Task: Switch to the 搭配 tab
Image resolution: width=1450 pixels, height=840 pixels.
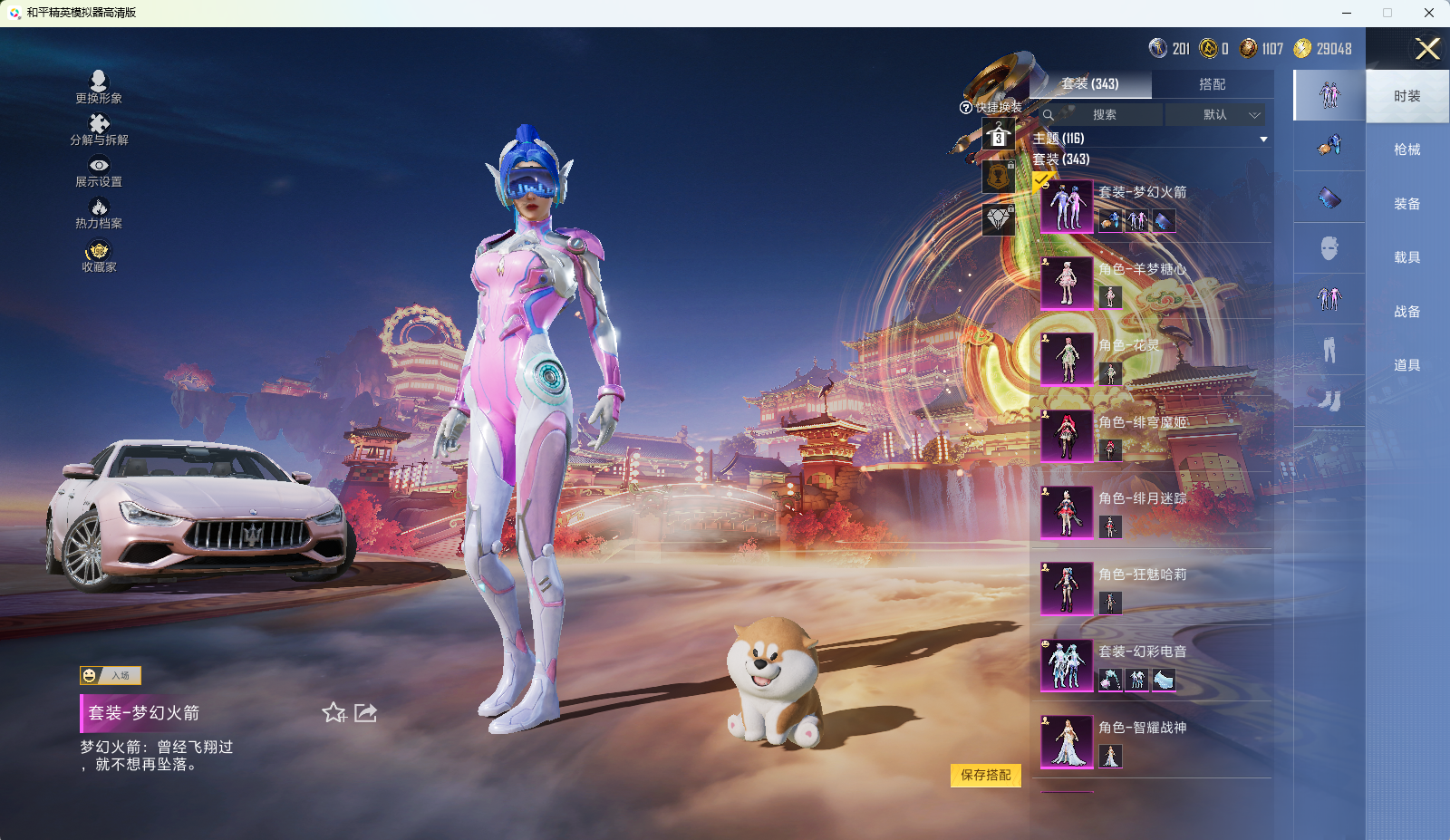Action: point(1212,84)
